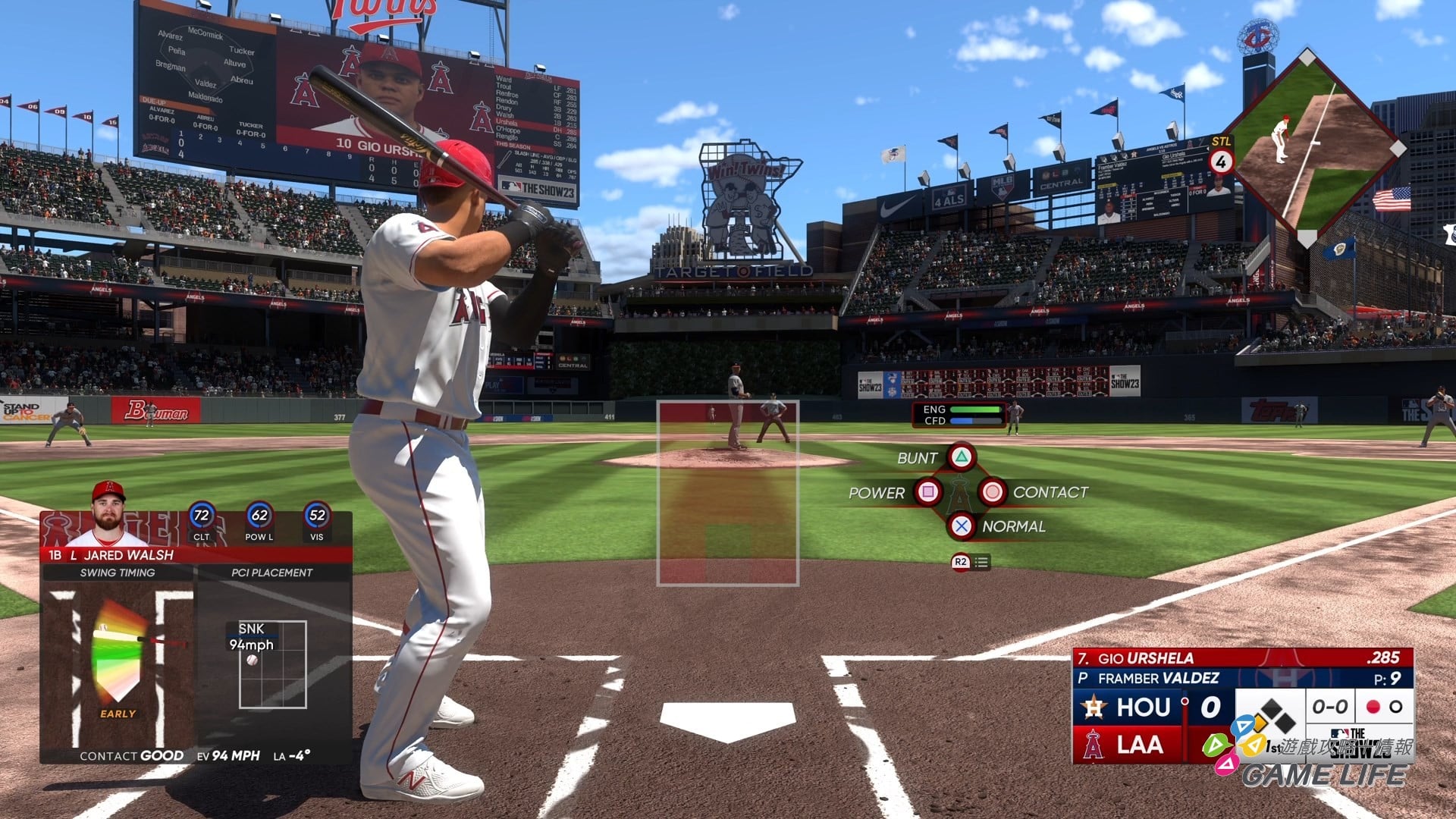Open the quick menu list icon
Image resolution: width=1456 pixels, height=819 pixels.
(x=981, y=562)
